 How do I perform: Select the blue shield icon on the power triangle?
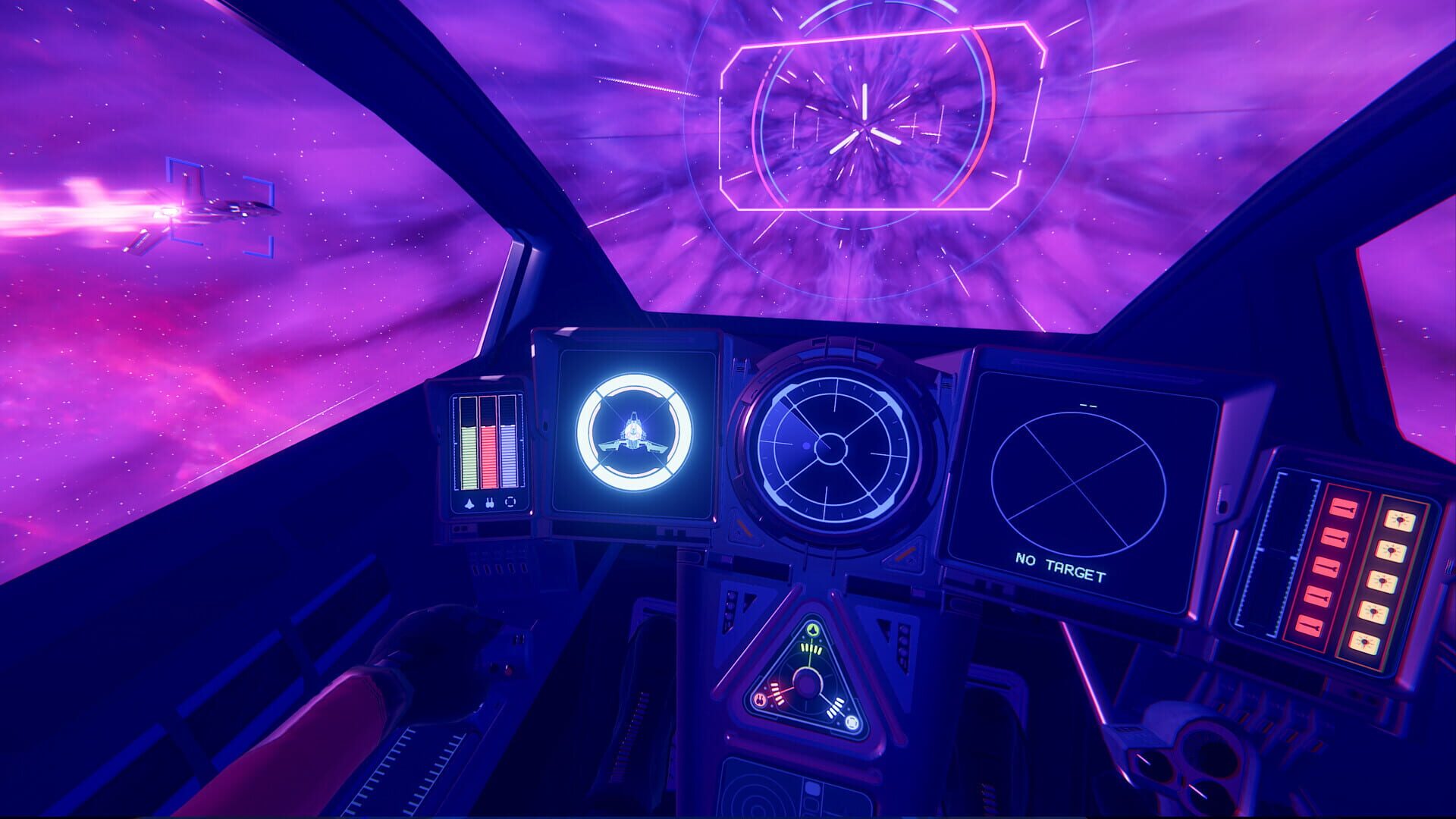click(x=851, y=722)
